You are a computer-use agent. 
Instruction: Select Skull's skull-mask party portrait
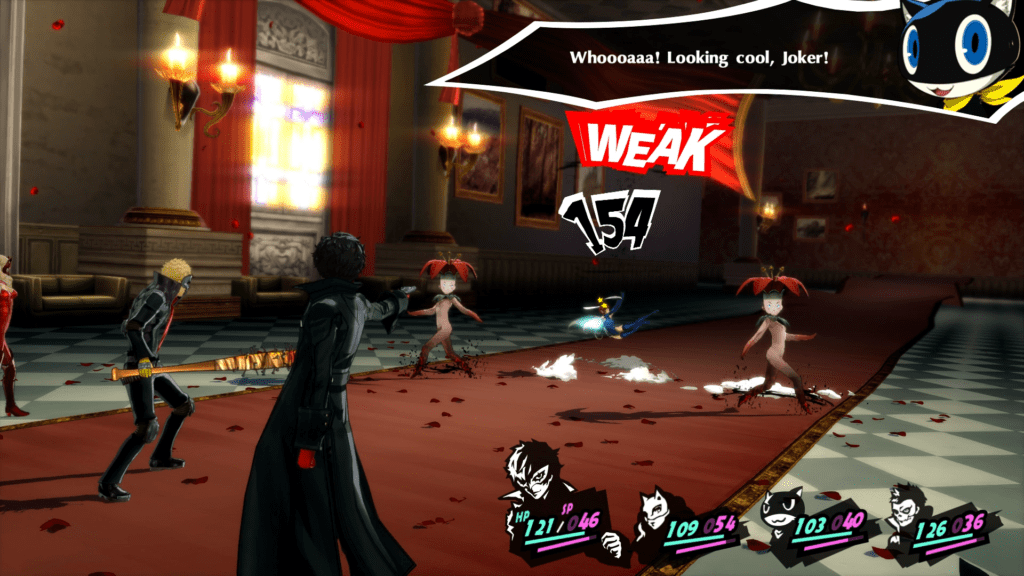908,507
